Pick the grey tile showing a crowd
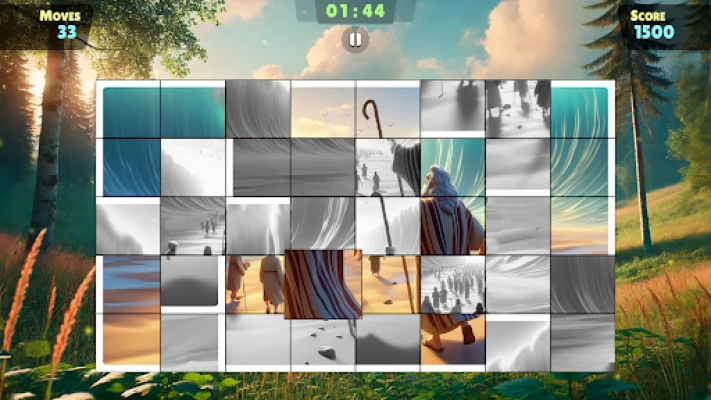This screenshot has width=711, height=400. (x=452, y=284)
